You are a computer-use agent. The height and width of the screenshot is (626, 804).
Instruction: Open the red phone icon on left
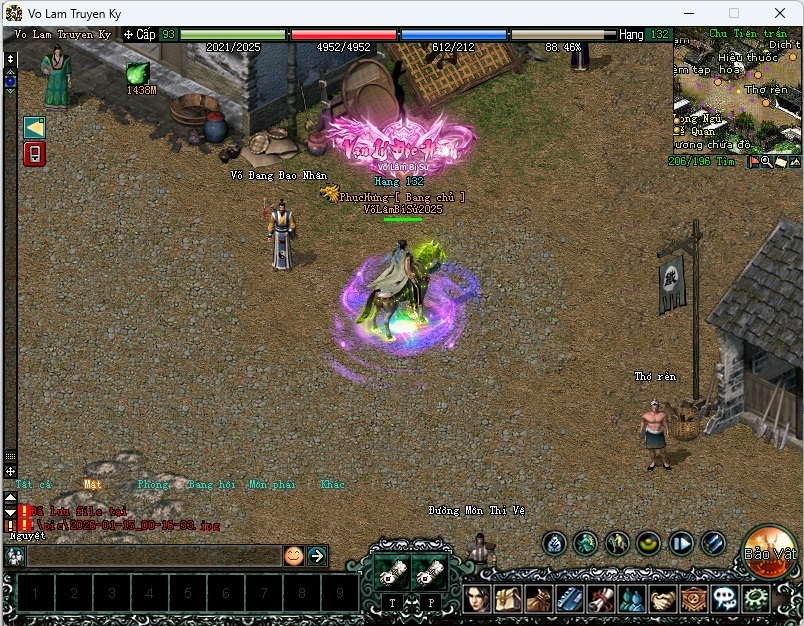(34, 154)
